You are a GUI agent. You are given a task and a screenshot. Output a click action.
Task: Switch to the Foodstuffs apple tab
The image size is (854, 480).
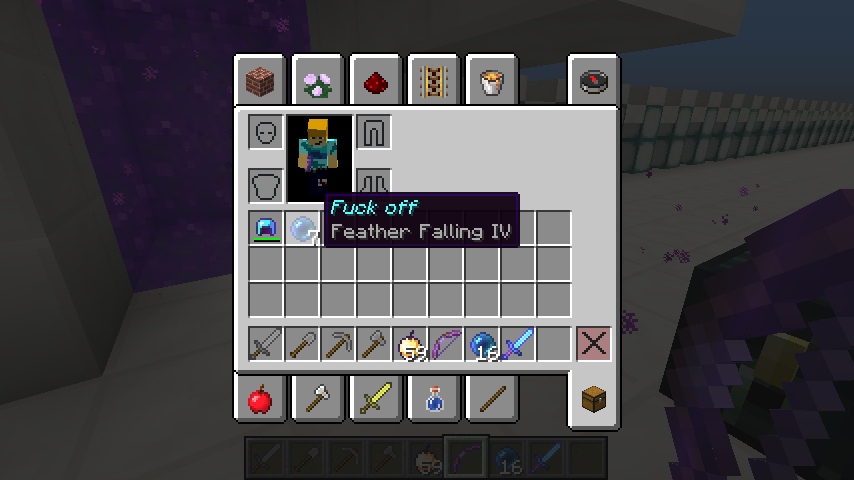pos(261,399)
